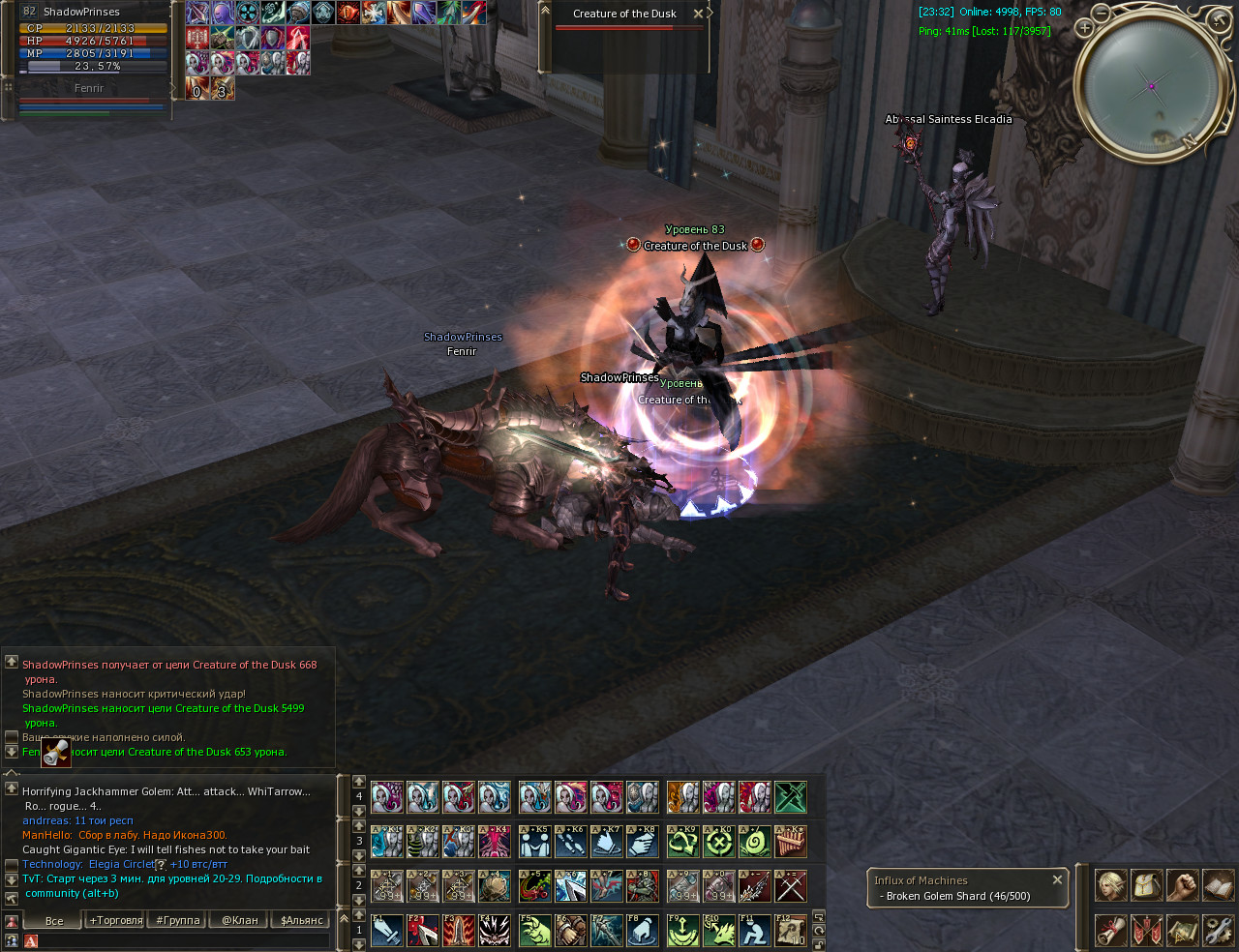Viewport: 1239px width, 952px height.
Task: Open the skills book icon
Action: tap(1218, 885)
